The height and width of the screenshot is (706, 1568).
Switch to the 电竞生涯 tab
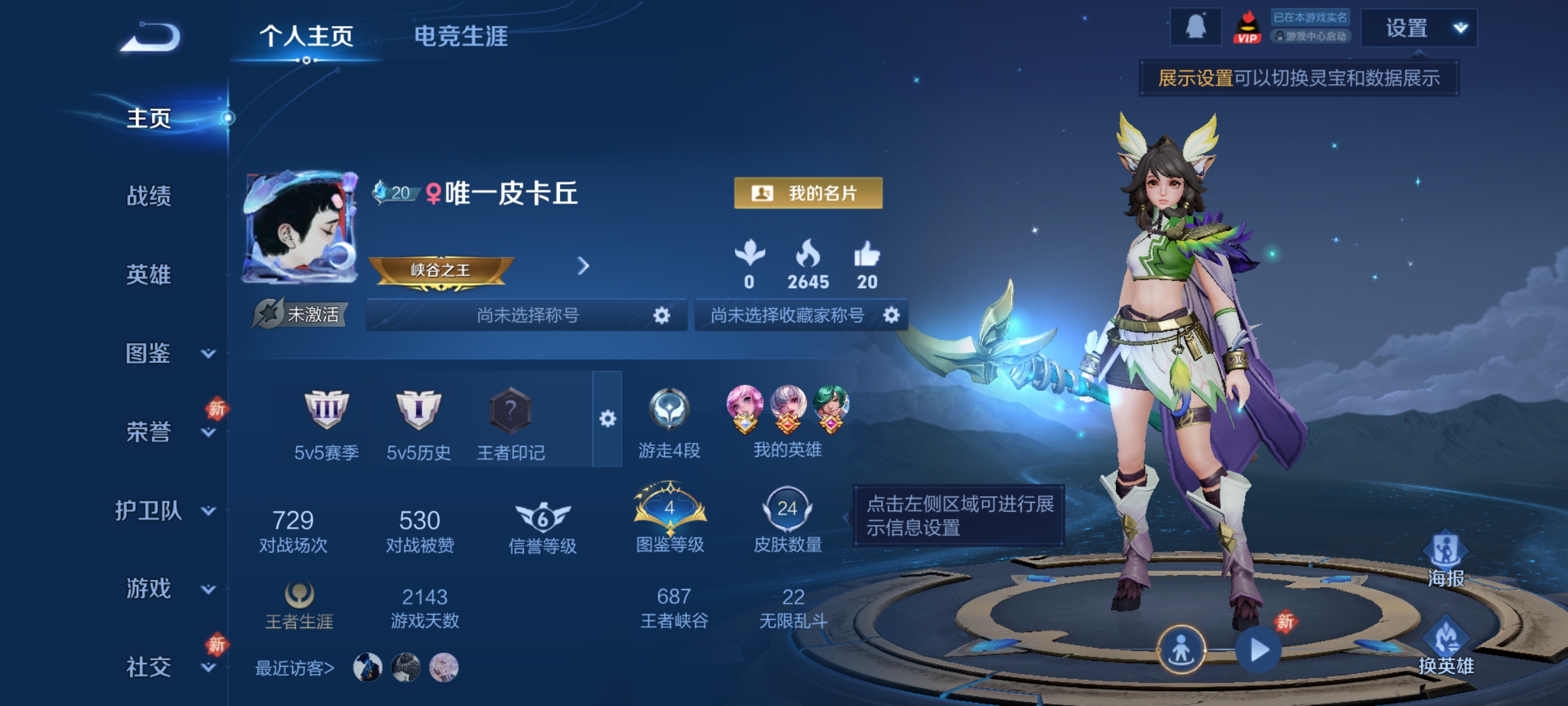tap(461, 37)
